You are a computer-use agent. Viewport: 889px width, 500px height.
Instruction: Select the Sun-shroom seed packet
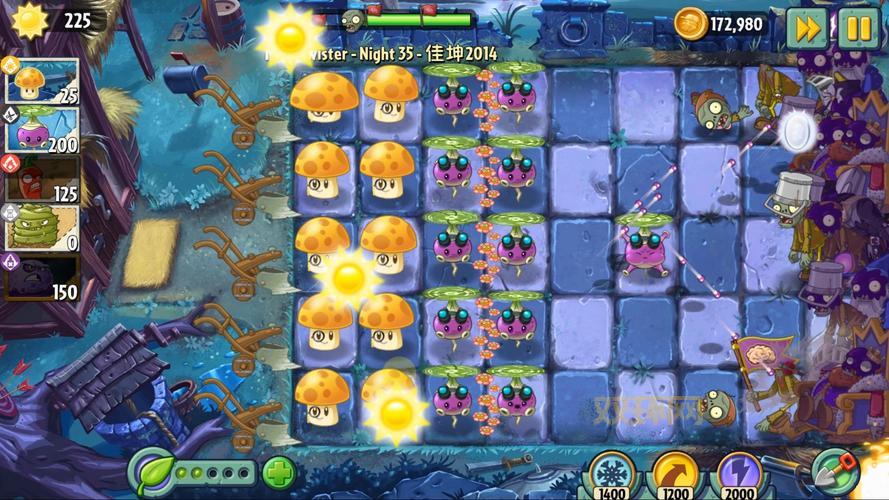click(42, 81)
